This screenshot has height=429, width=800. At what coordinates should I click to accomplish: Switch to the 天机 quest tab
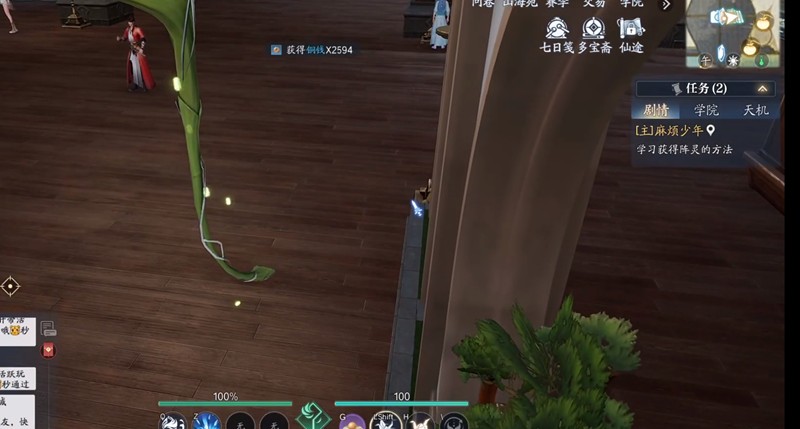(x=755, y=110)
